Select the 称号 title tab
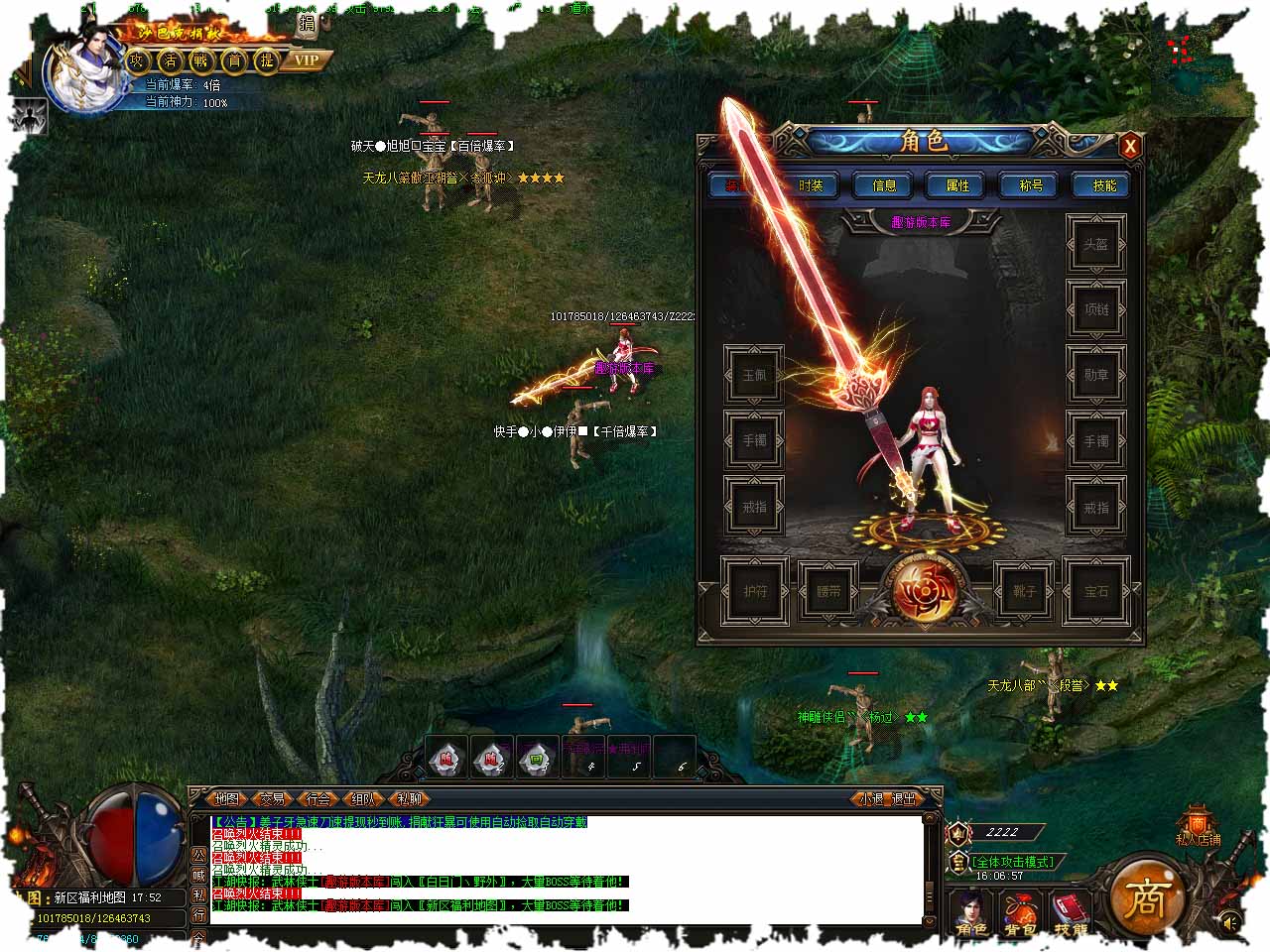The image size is (1270, 952). pyautogui.click(x=1031, y=185)
